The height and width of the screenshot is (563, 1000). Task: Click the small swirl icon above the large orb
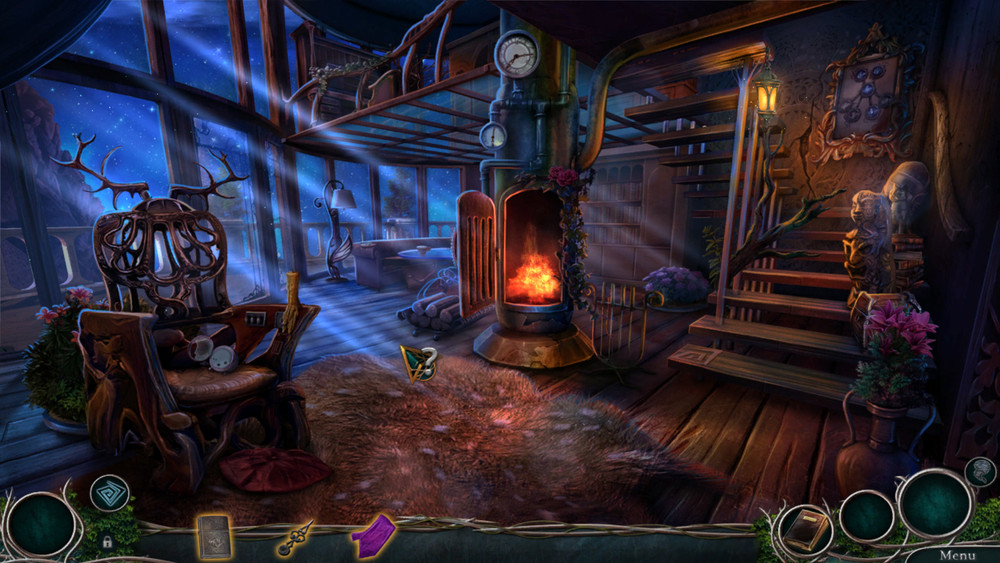pyautogui.click(x=980, y=471)
